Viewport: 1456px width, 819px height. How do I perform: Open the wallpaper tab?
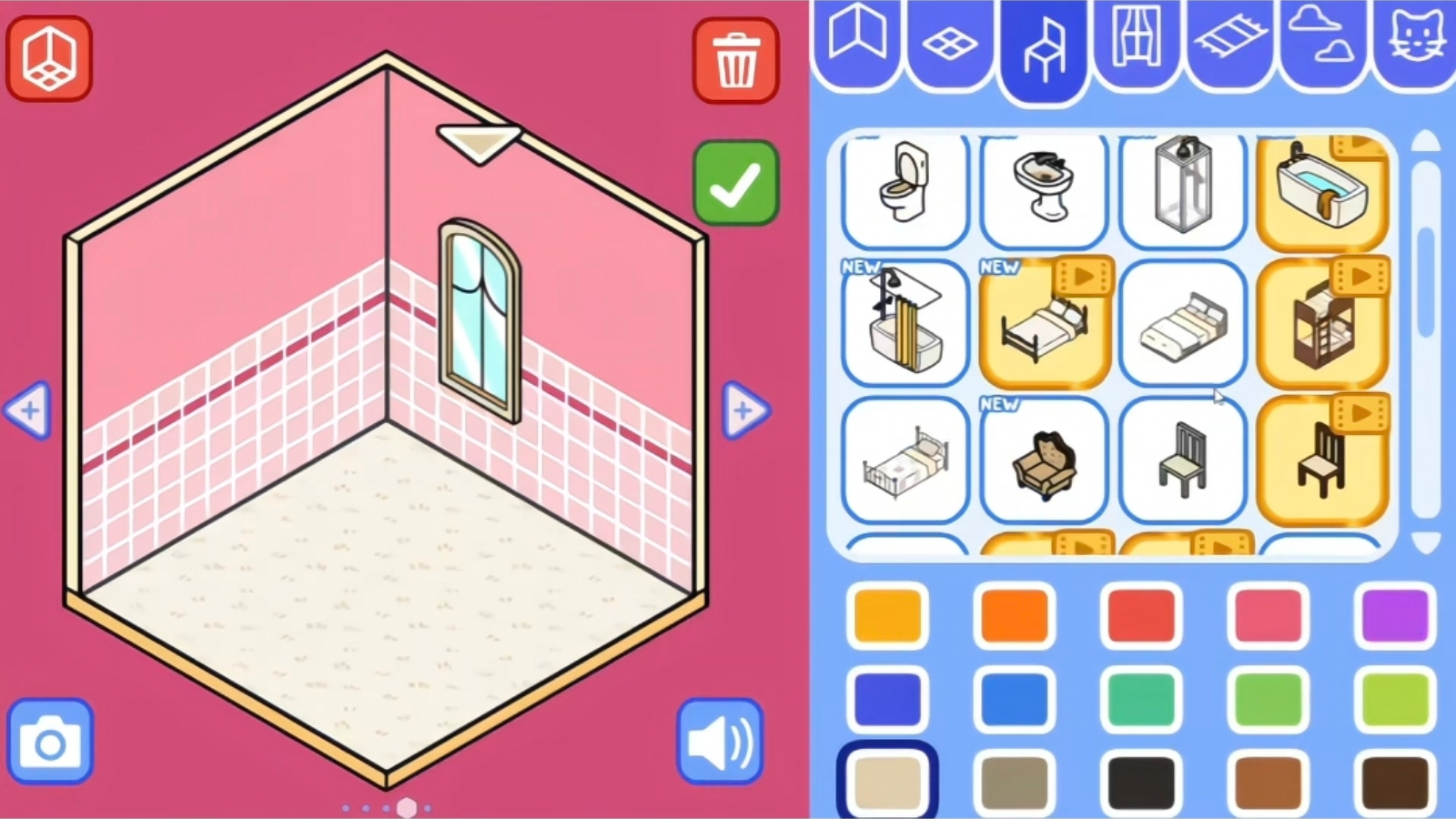coord(856,41)
